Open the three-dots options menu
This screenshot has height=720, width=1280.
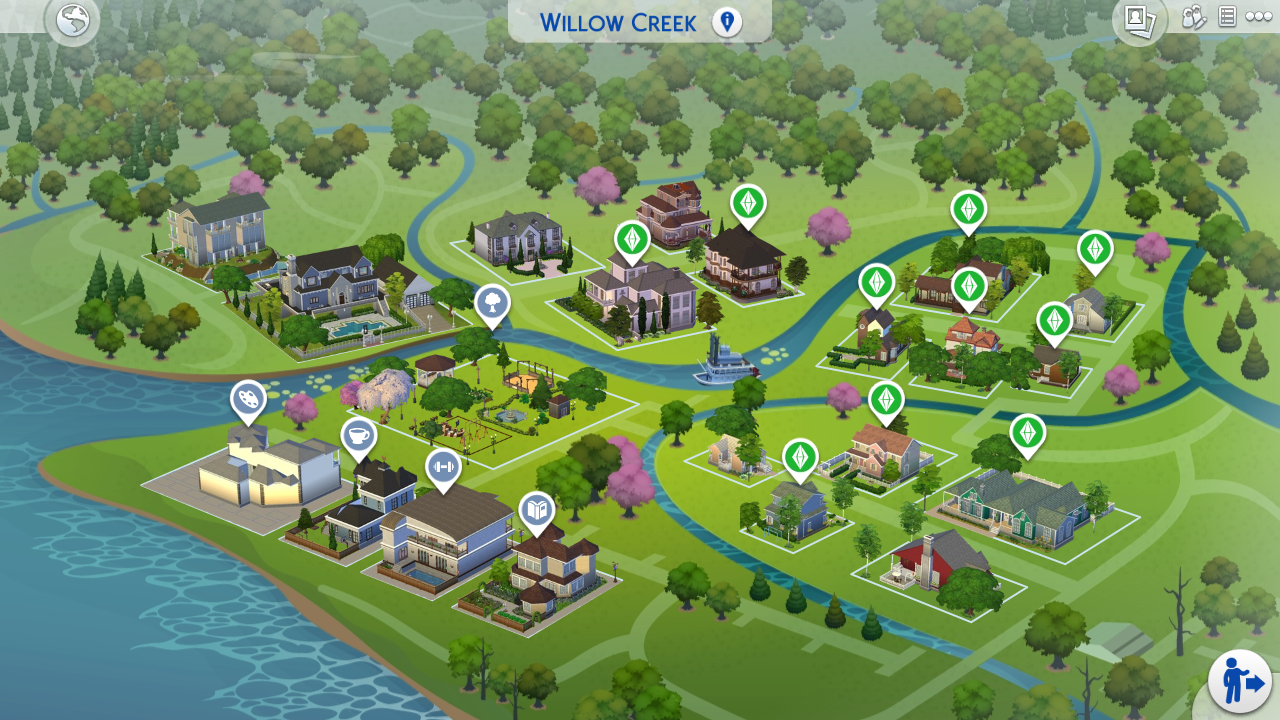point(1258,17)
